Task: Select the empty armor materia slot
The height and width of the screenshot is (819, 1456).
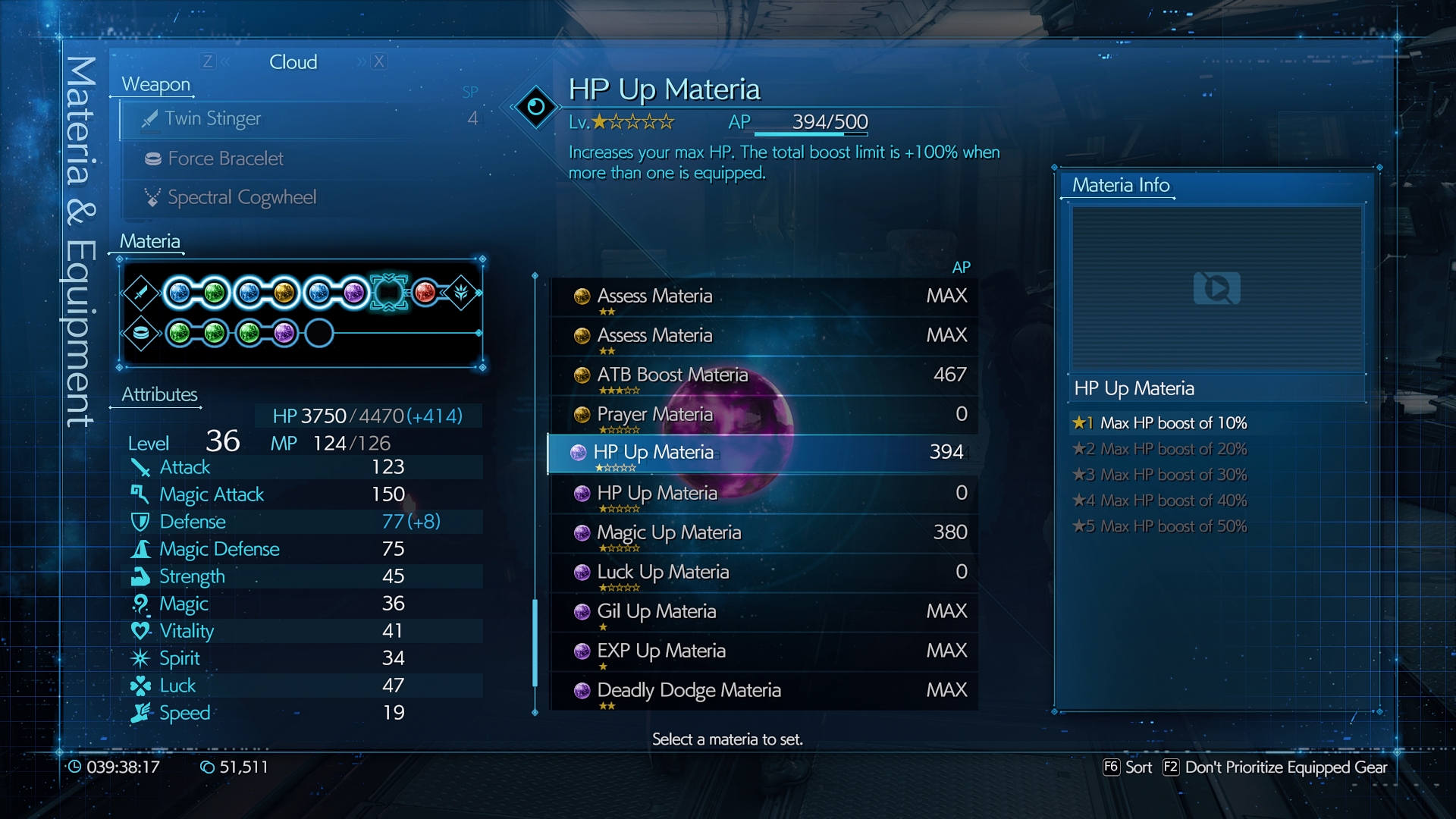Action: (319, 333)
